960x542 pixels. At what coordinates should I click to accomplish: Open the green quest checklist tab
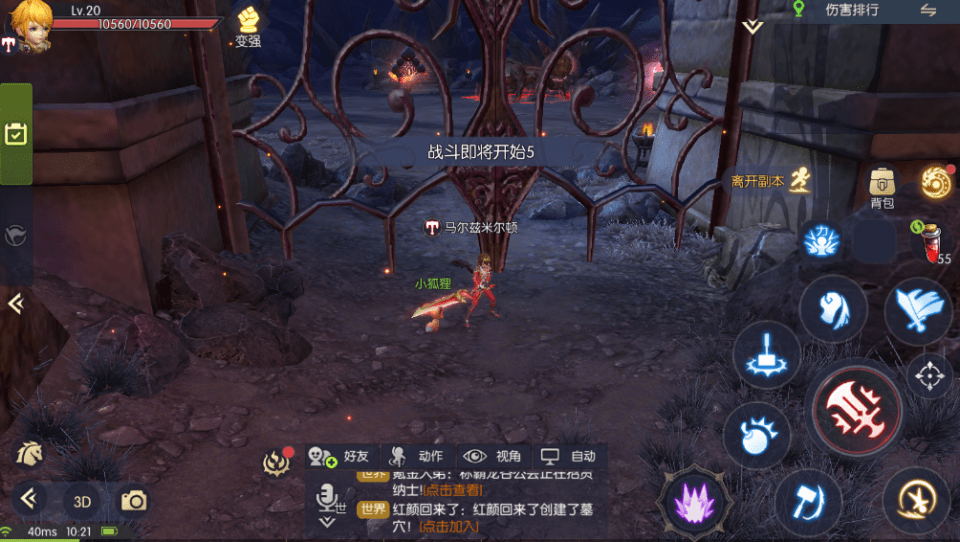[15, 134]
